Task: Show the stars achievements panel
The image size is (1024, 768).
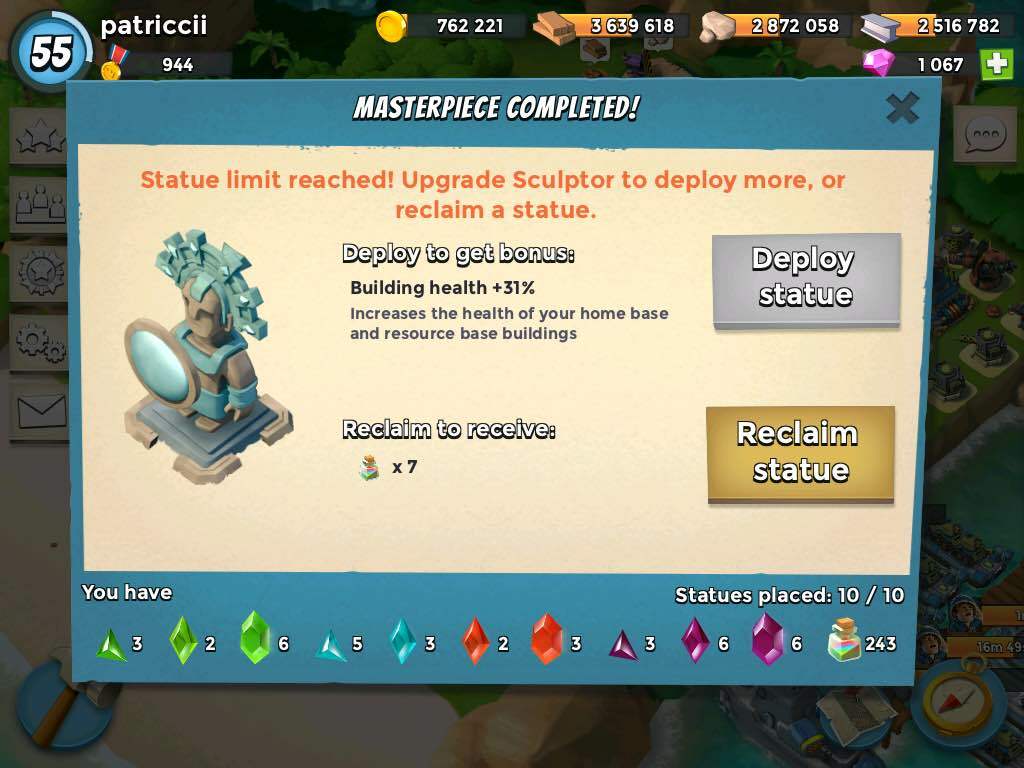Action: point(40,137)
